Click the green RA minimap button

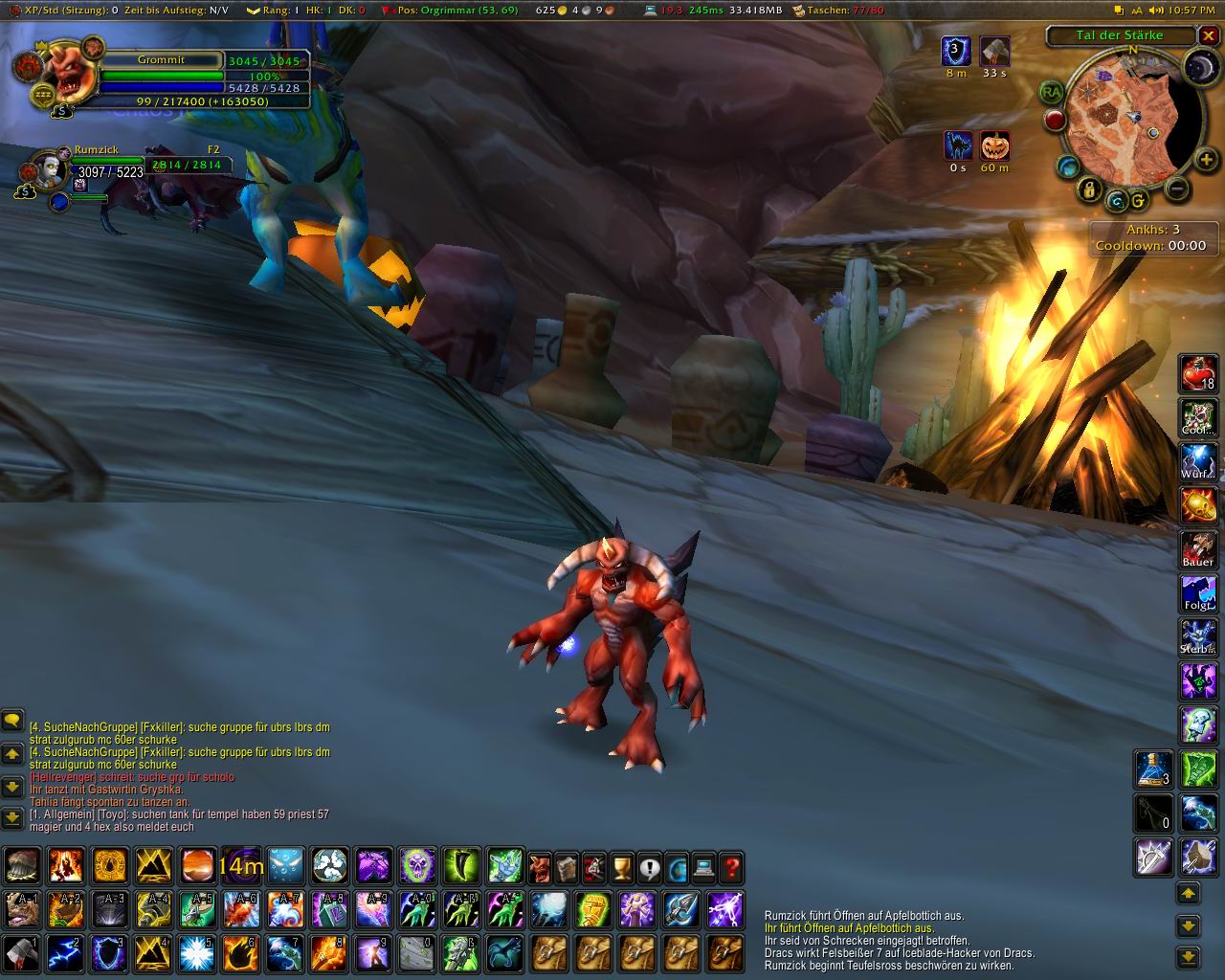click(x=1053, y=92)
